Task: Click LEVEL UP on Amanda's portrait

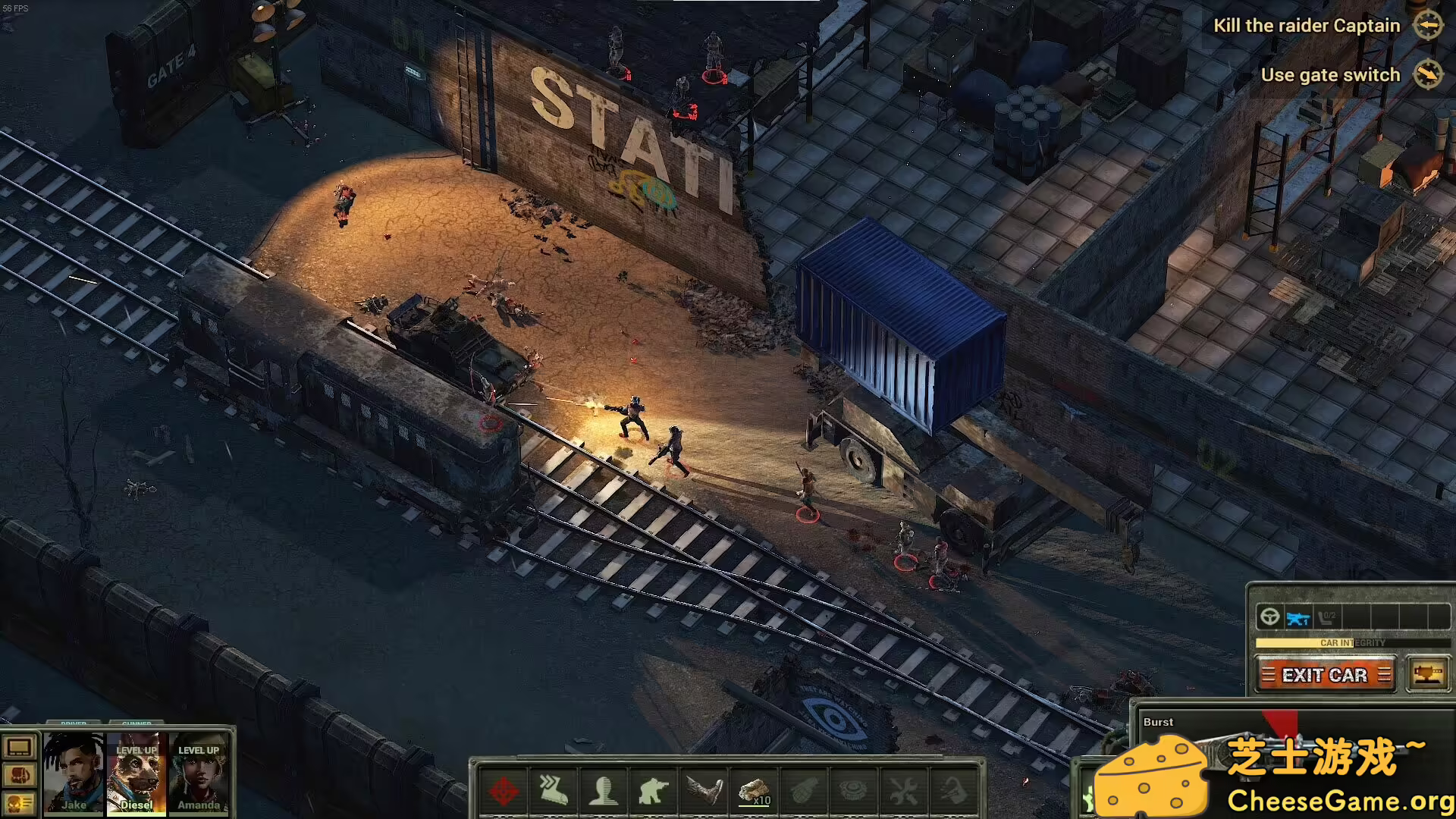Action: click(x=199, y=750)
